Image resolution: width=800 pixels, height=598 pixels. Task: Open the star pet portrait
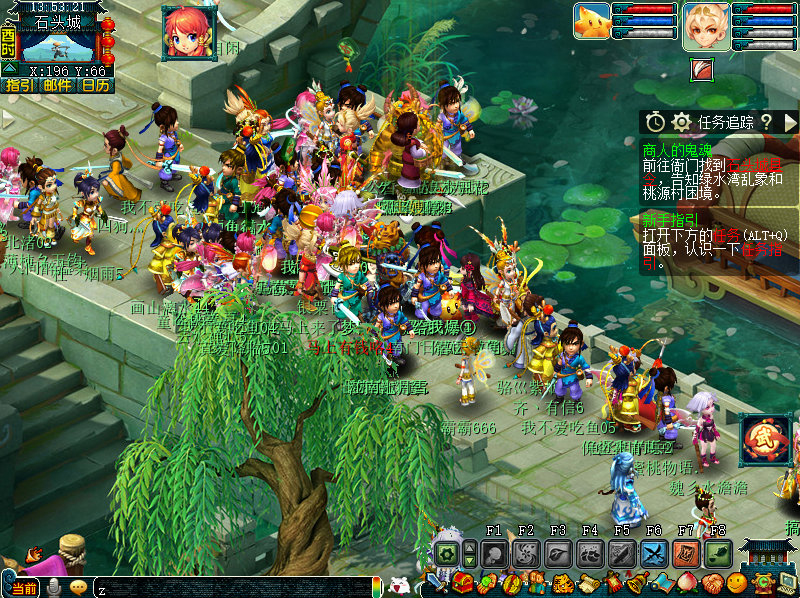[591, 22]
